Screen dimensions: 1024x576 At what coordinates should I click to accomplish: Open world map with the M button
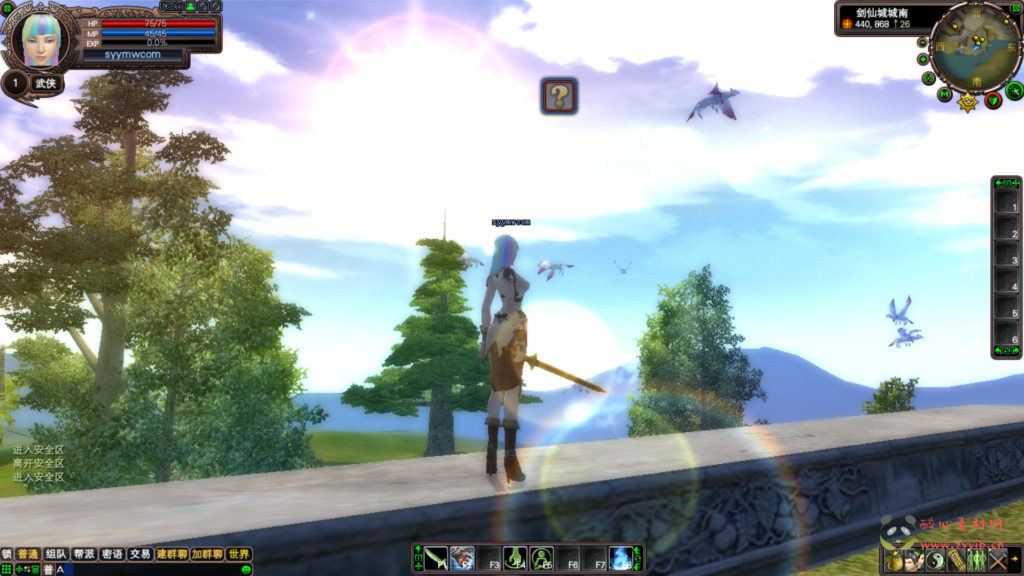[945, 95]
